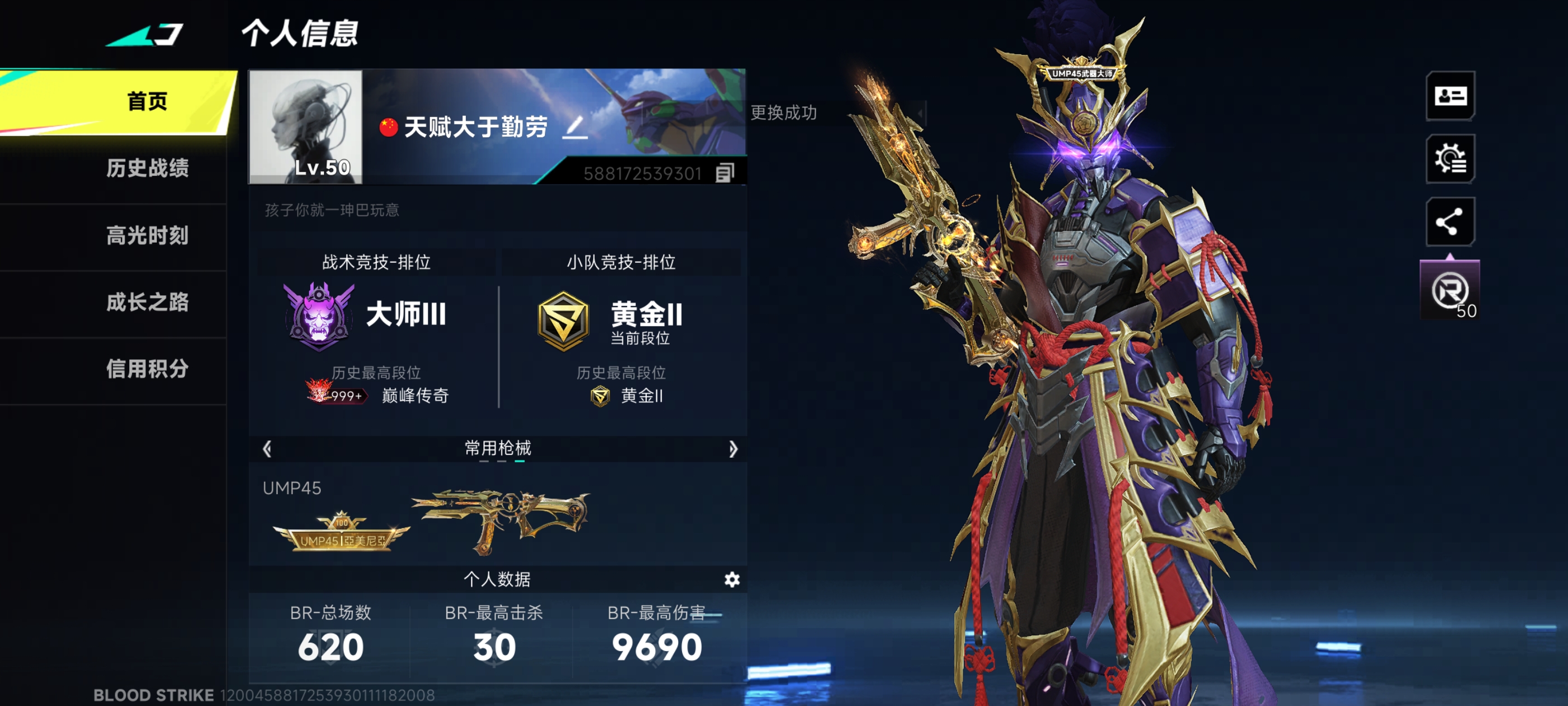Image resolution: width=1568 pixels, height=706 pixels.
Task: Open settings via gear icon on 个人数据 bar
Action: (732, 579)
